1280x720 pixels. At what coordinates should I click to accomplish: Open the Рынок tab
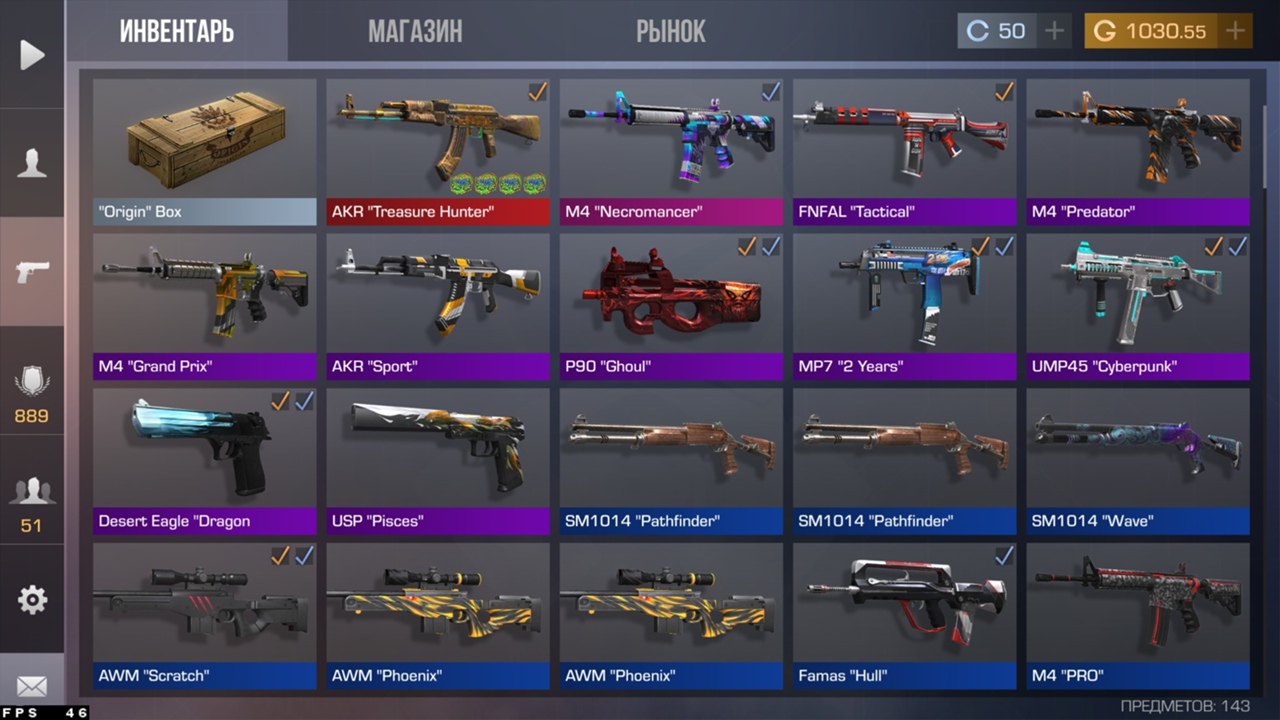(670, 31)
